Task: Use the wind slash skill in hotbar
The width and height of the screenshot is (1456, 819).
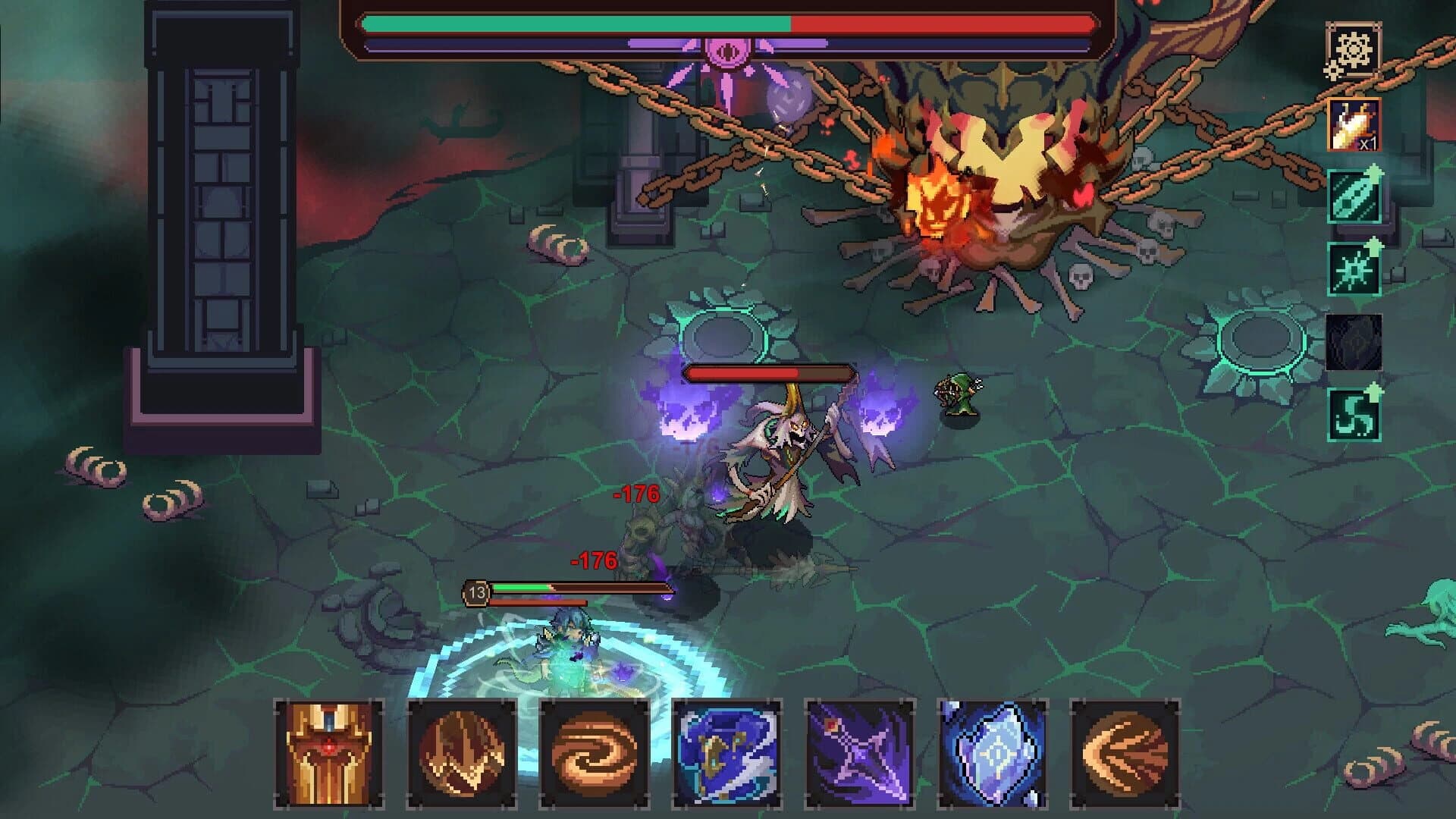Action: tap(1126, 755)
